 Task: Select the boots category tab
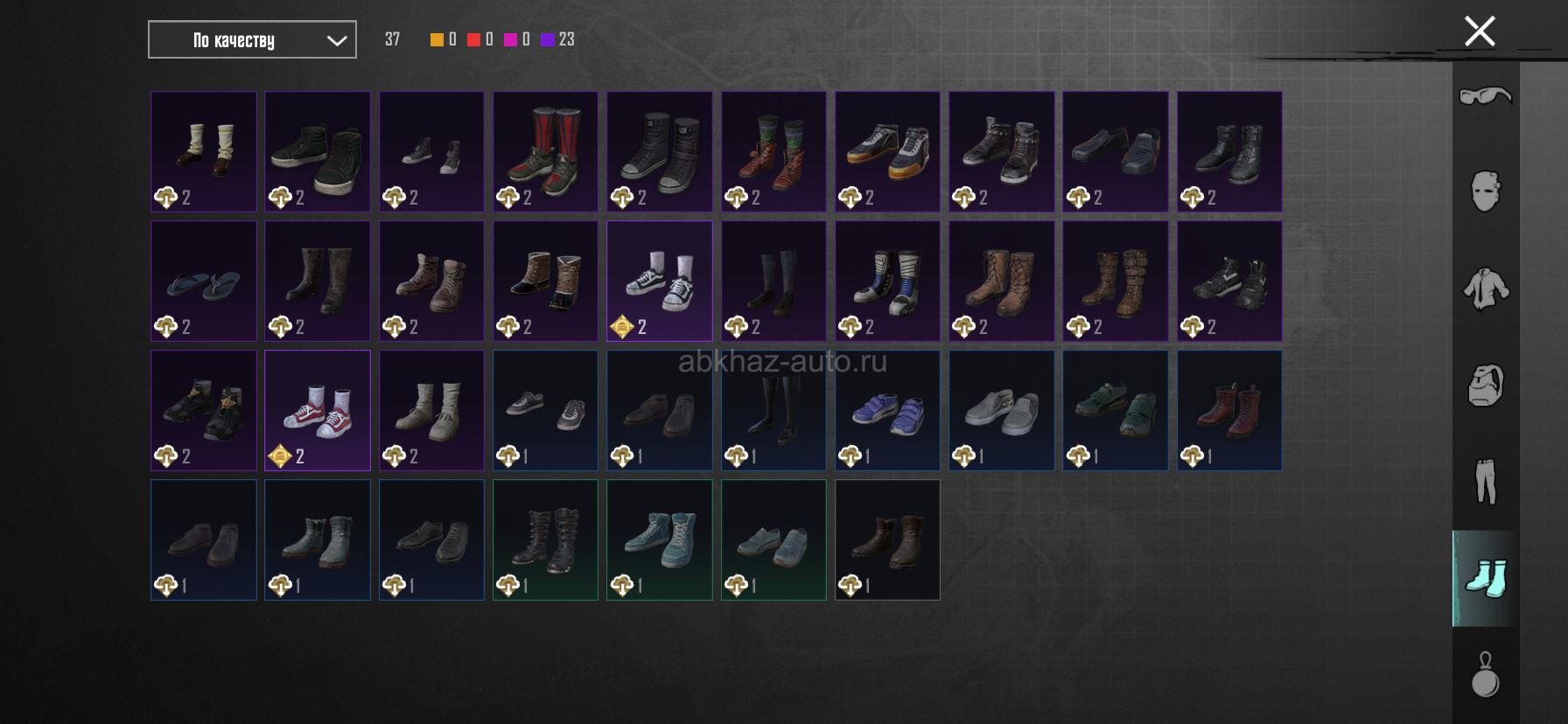[x=1485, y=578]
